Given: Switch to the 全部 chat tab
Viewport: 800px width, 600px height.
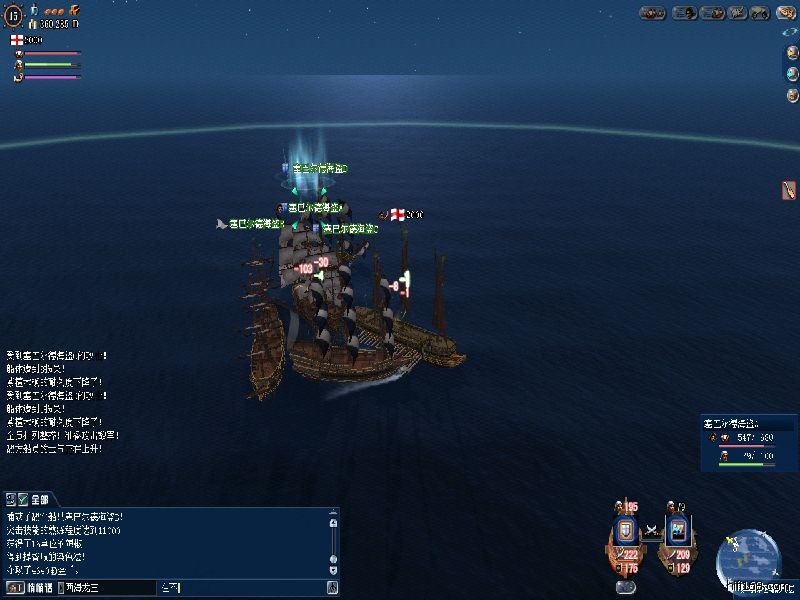Looking at the screenshot, I should pyautogui.click(x=39, y=498).
